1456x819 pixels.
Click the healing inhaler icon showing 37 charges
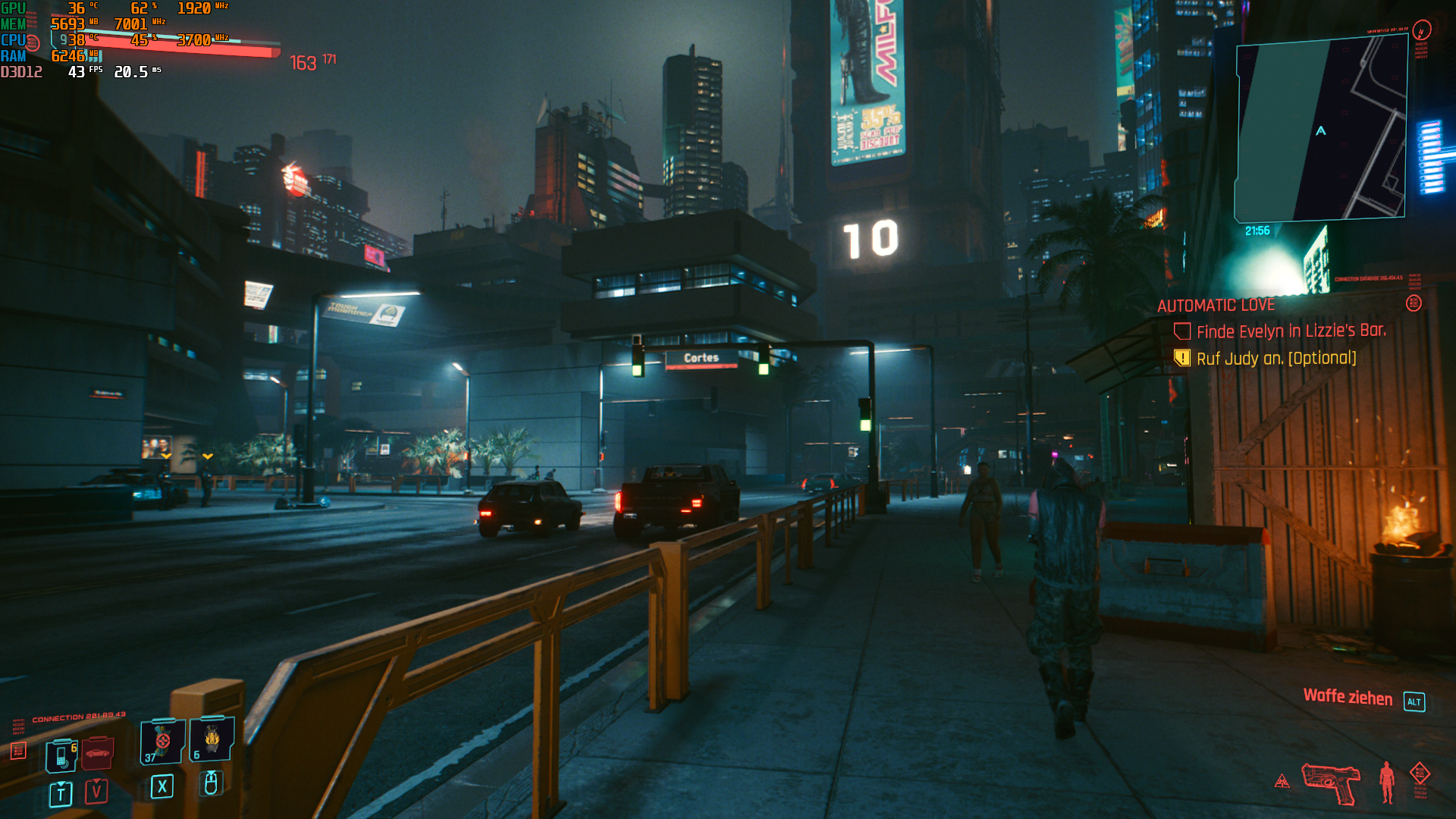pos(163,742)
